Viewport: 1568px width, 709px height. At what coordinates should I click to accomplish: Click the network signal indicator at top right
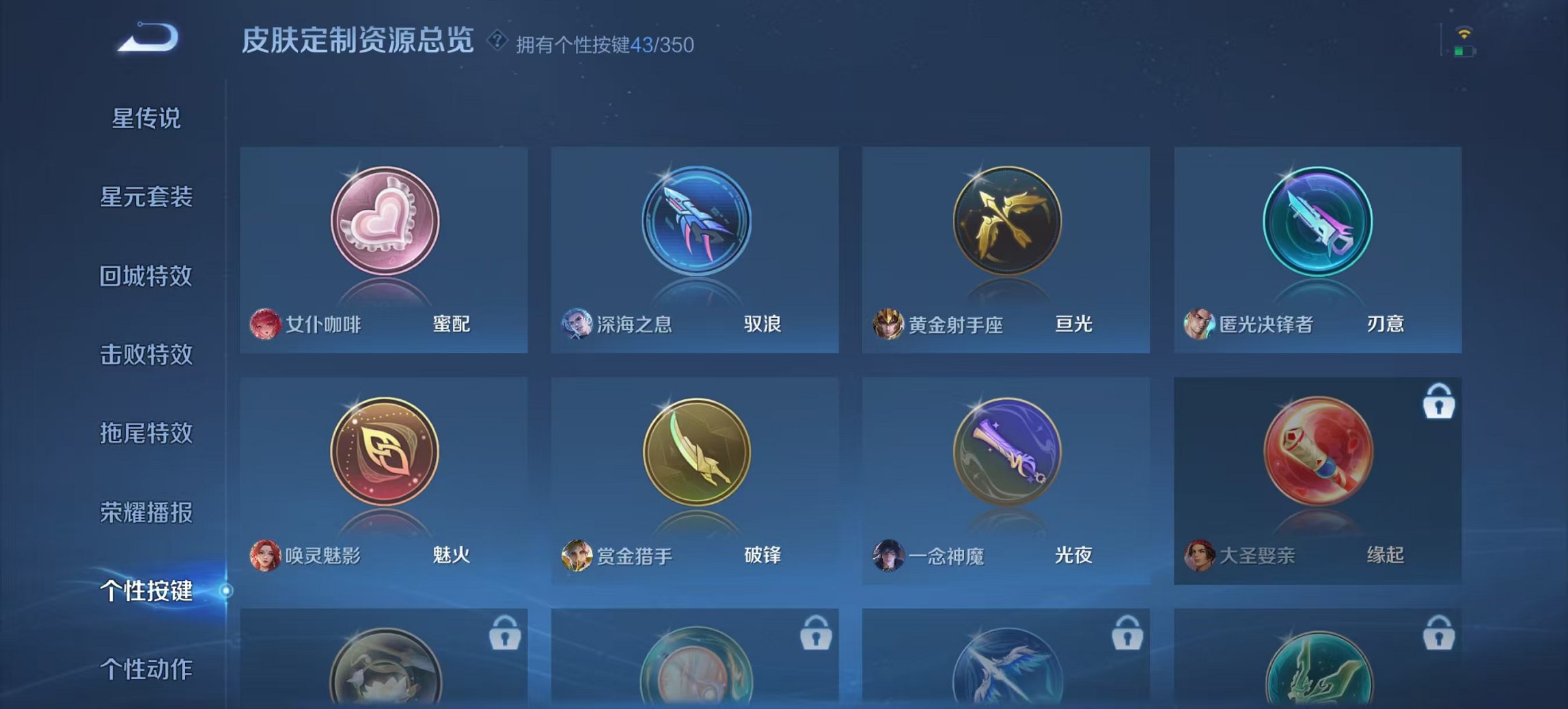click(1466, 31)
